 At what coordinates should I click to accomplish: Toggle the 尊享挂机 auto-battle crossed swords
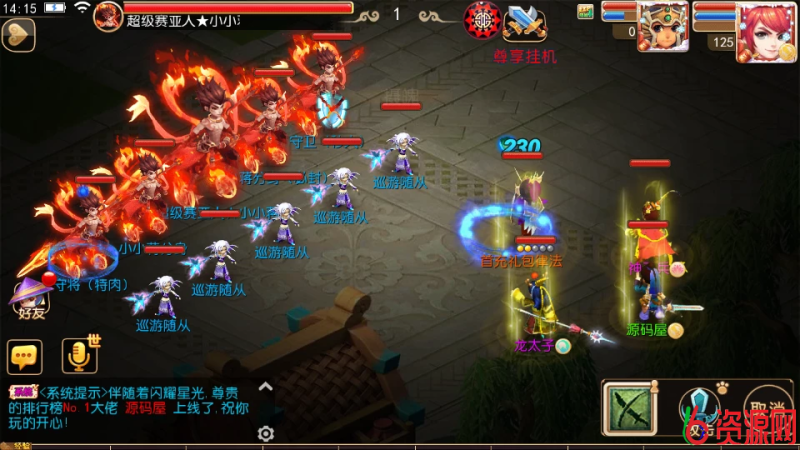524,22
